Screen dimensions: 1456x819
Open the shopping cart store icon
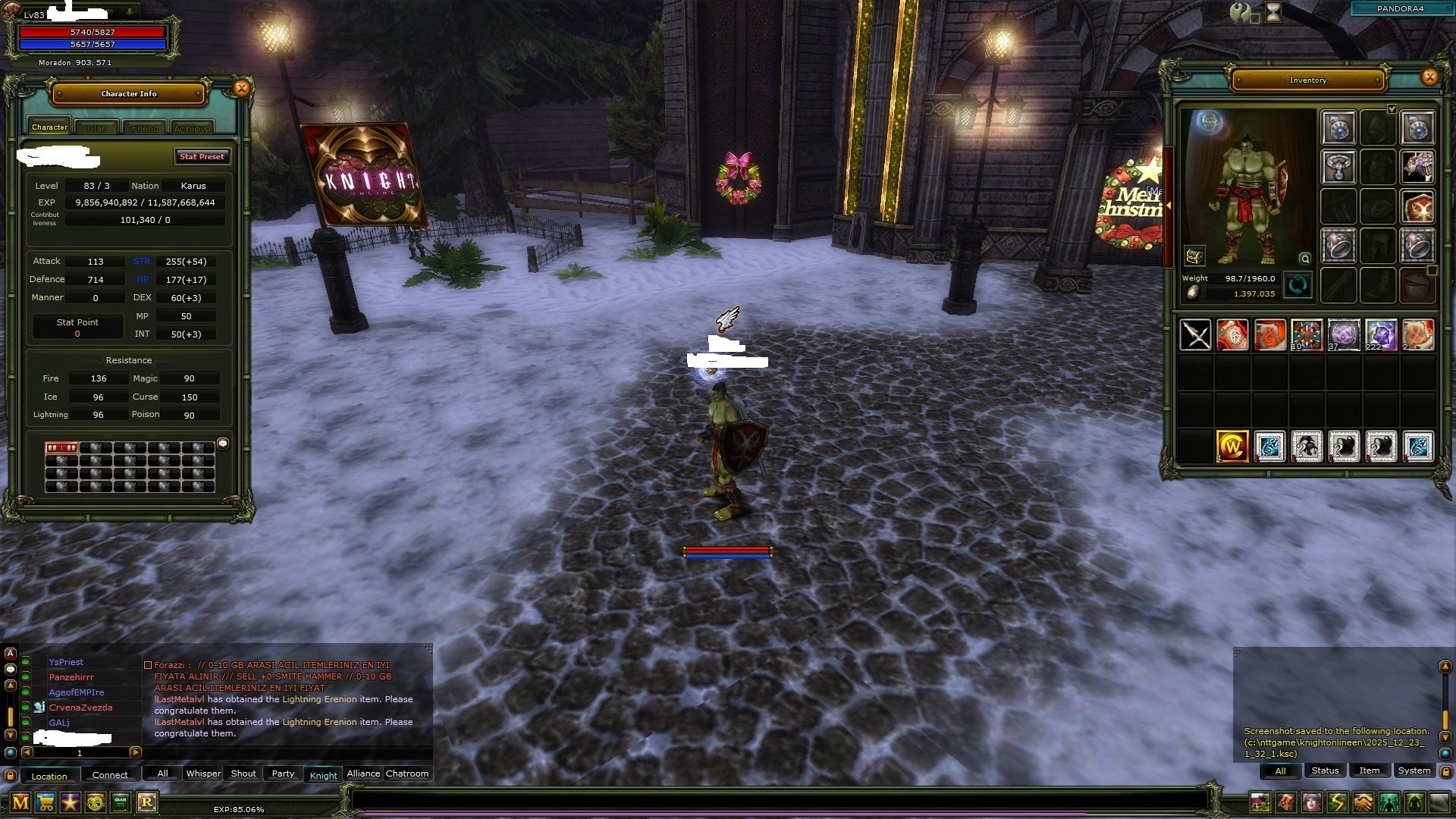point(45,802)
